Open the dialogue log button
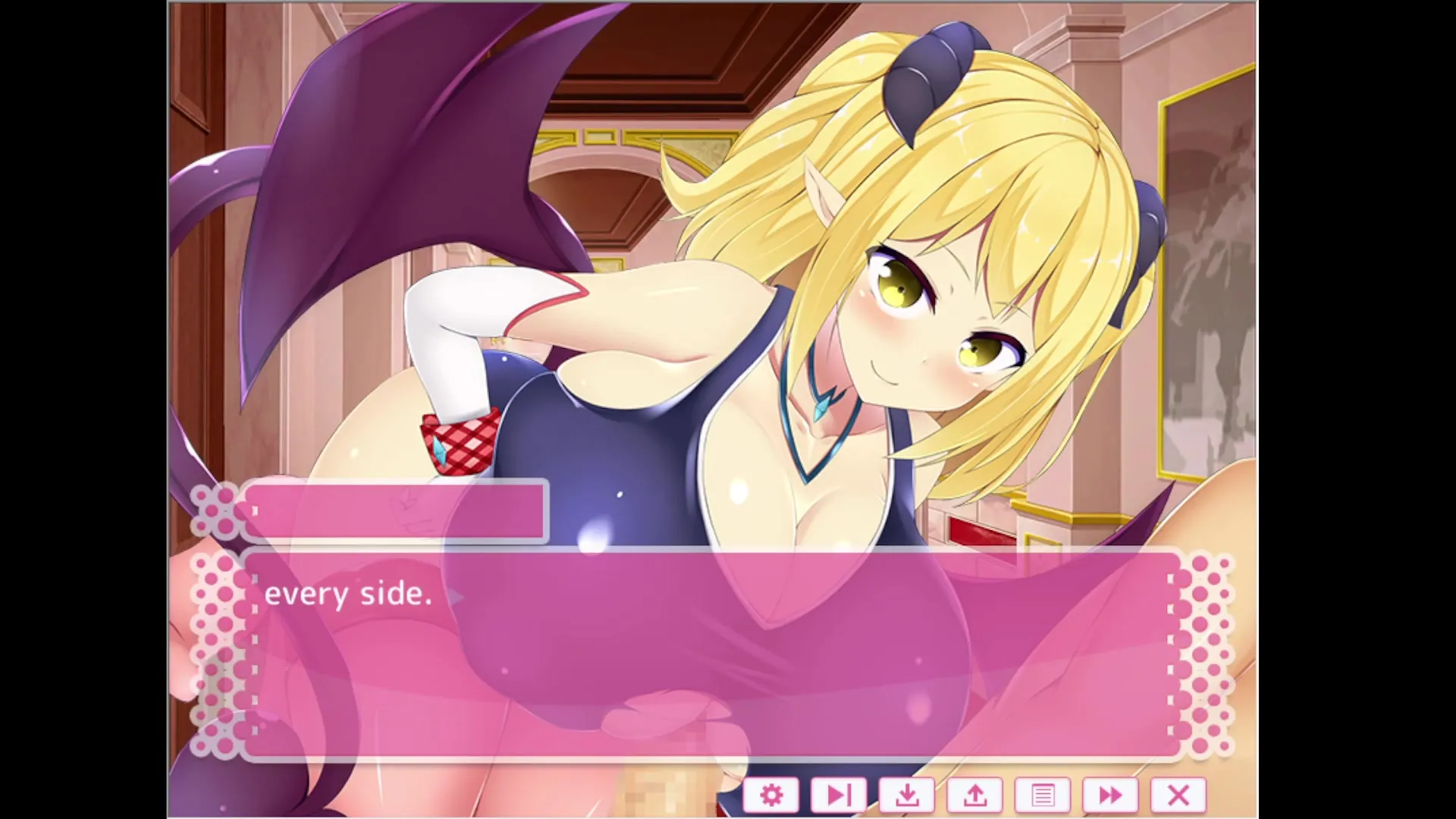Screen dimensions: 1456x819 [1043, 795]
